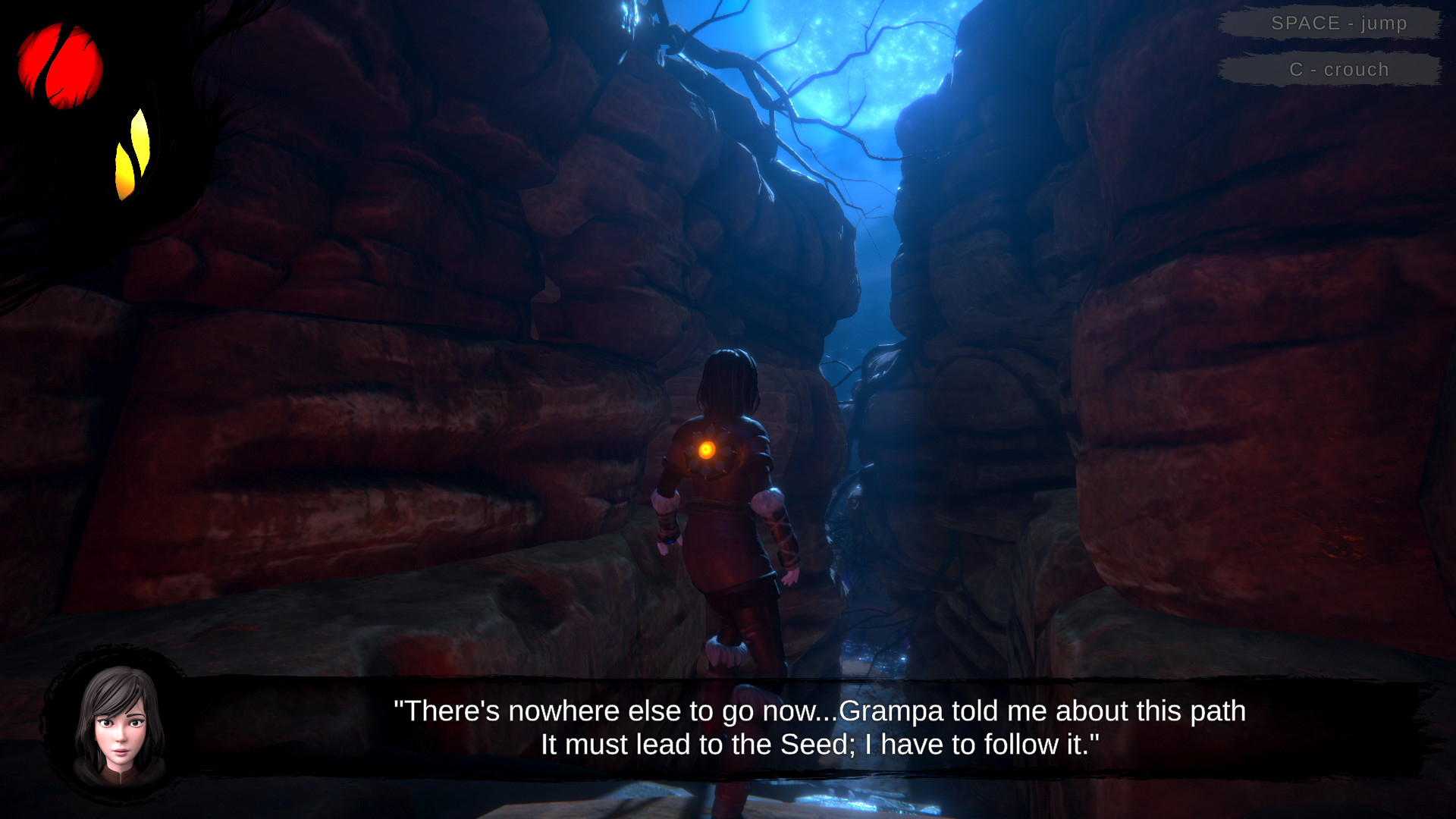Expand the control hints list
Screen dimensions: 1456x819
(1337, 45)
